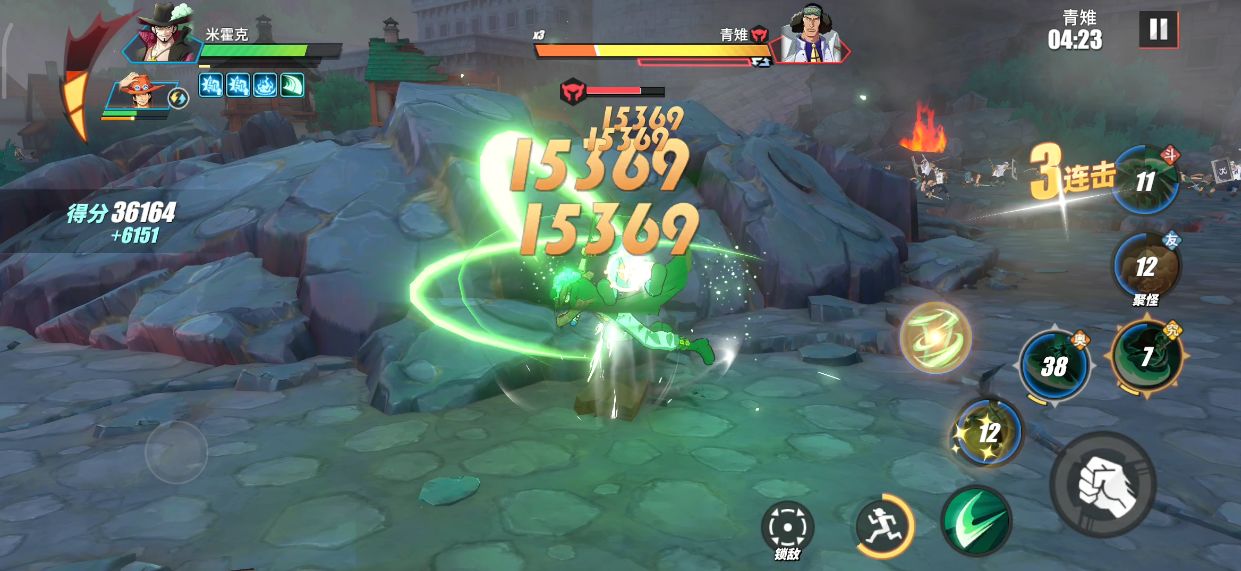
Task: Touch the virtual movement joystick
Action: click(x=176, y=452)
